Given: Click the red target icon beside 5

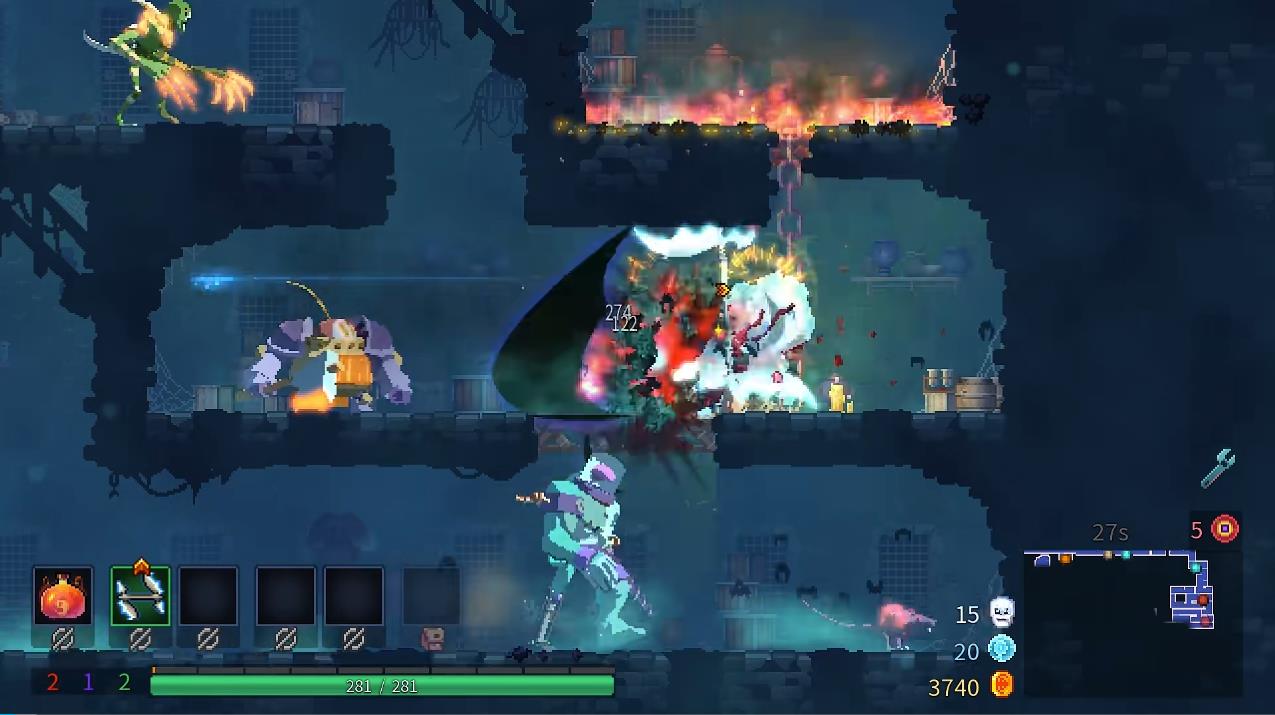Looking at the screenshot, I should pos(1225,529).
